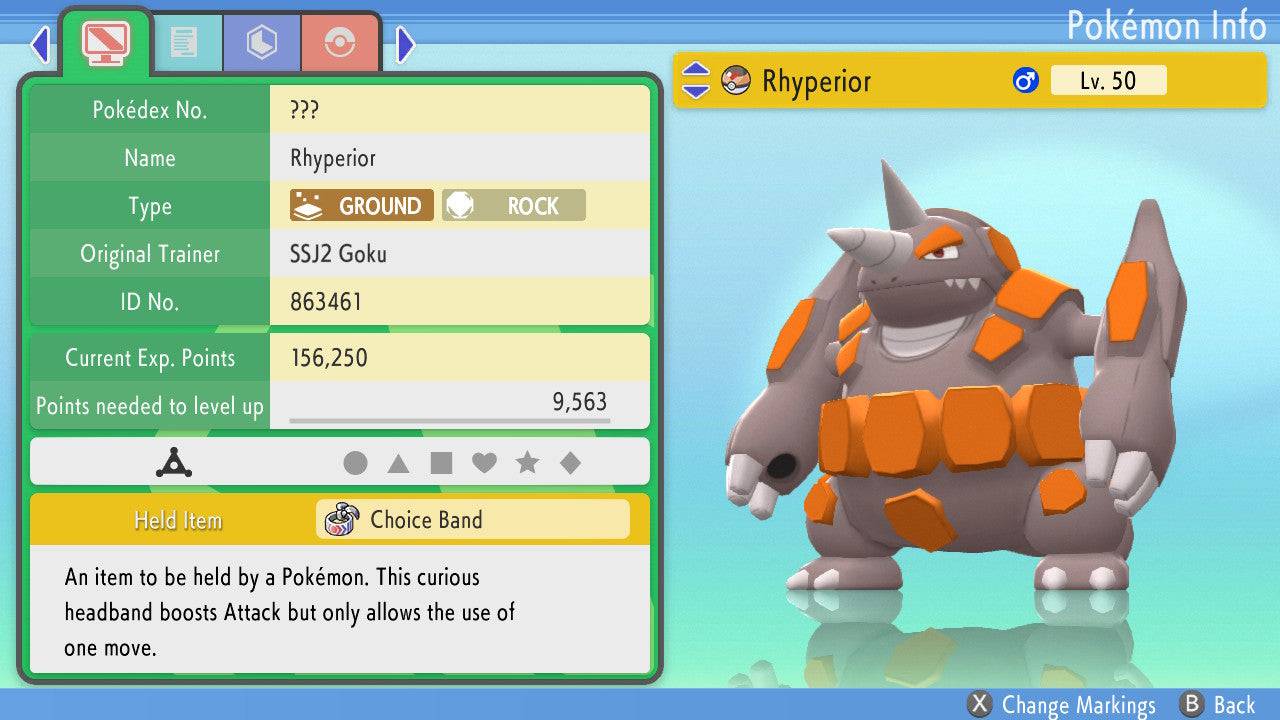Click the Change Markings option

[x=1062, y=705]
